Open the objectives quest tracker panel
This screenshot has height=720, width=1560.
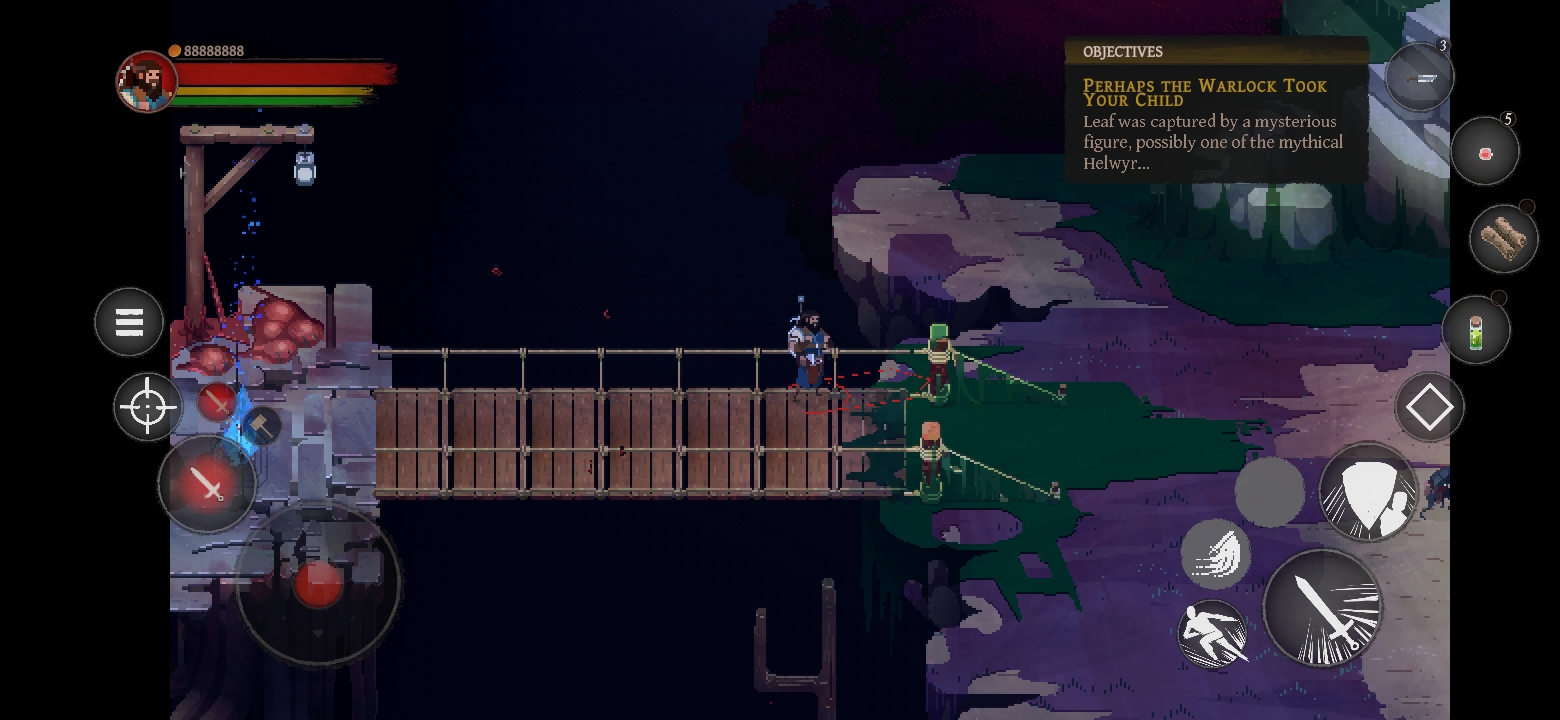[x=1215, y=110]
